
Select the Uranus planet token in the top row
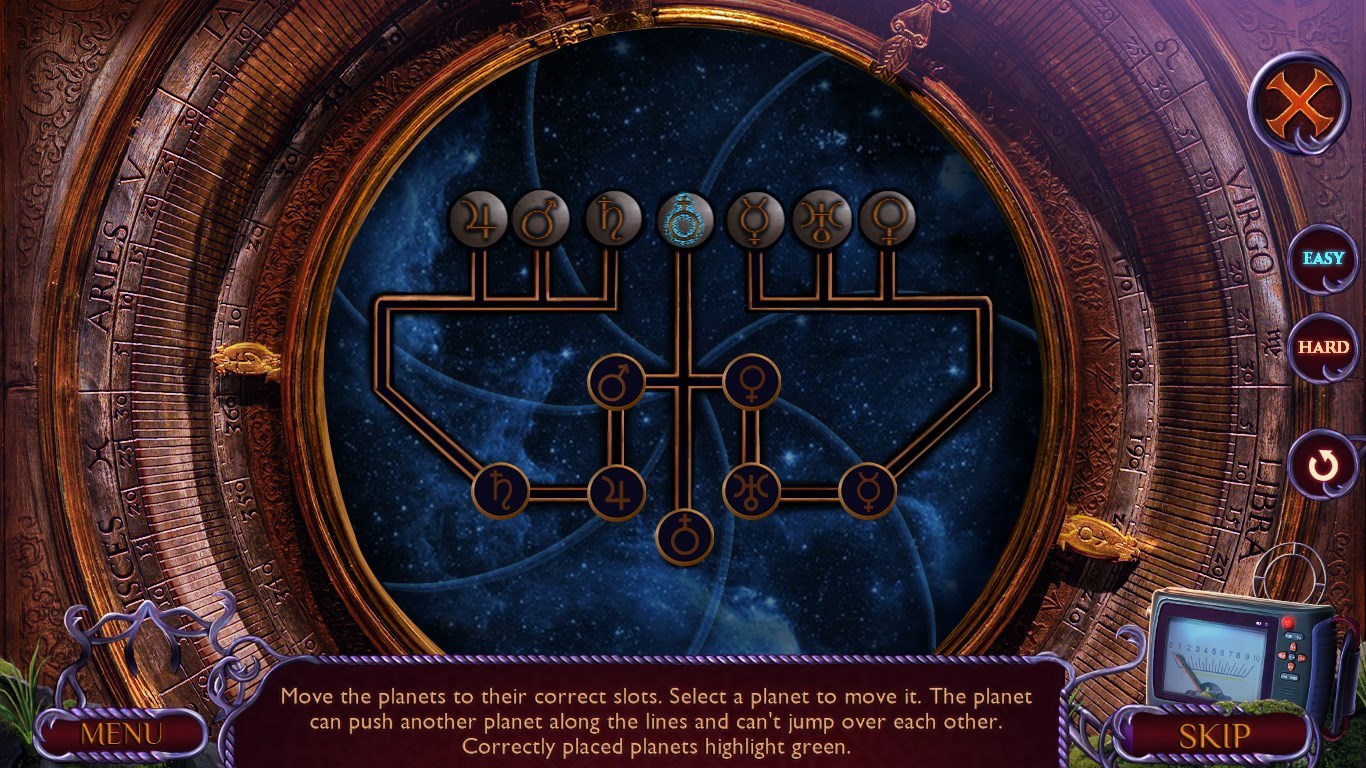tap(822, 219)
